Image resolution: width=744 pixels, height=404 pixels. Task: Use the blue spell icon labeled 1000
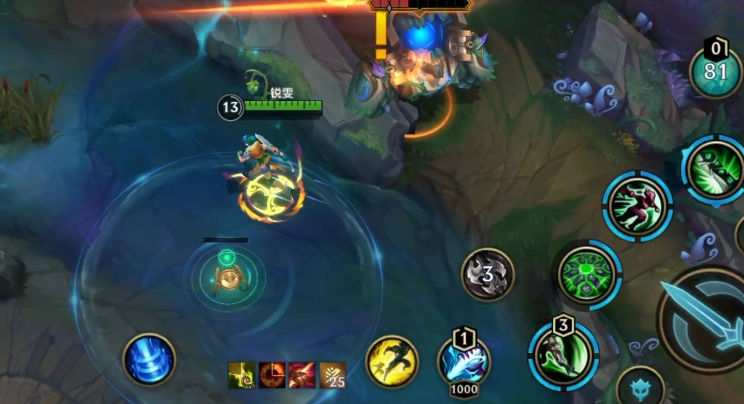click(464, 362)
